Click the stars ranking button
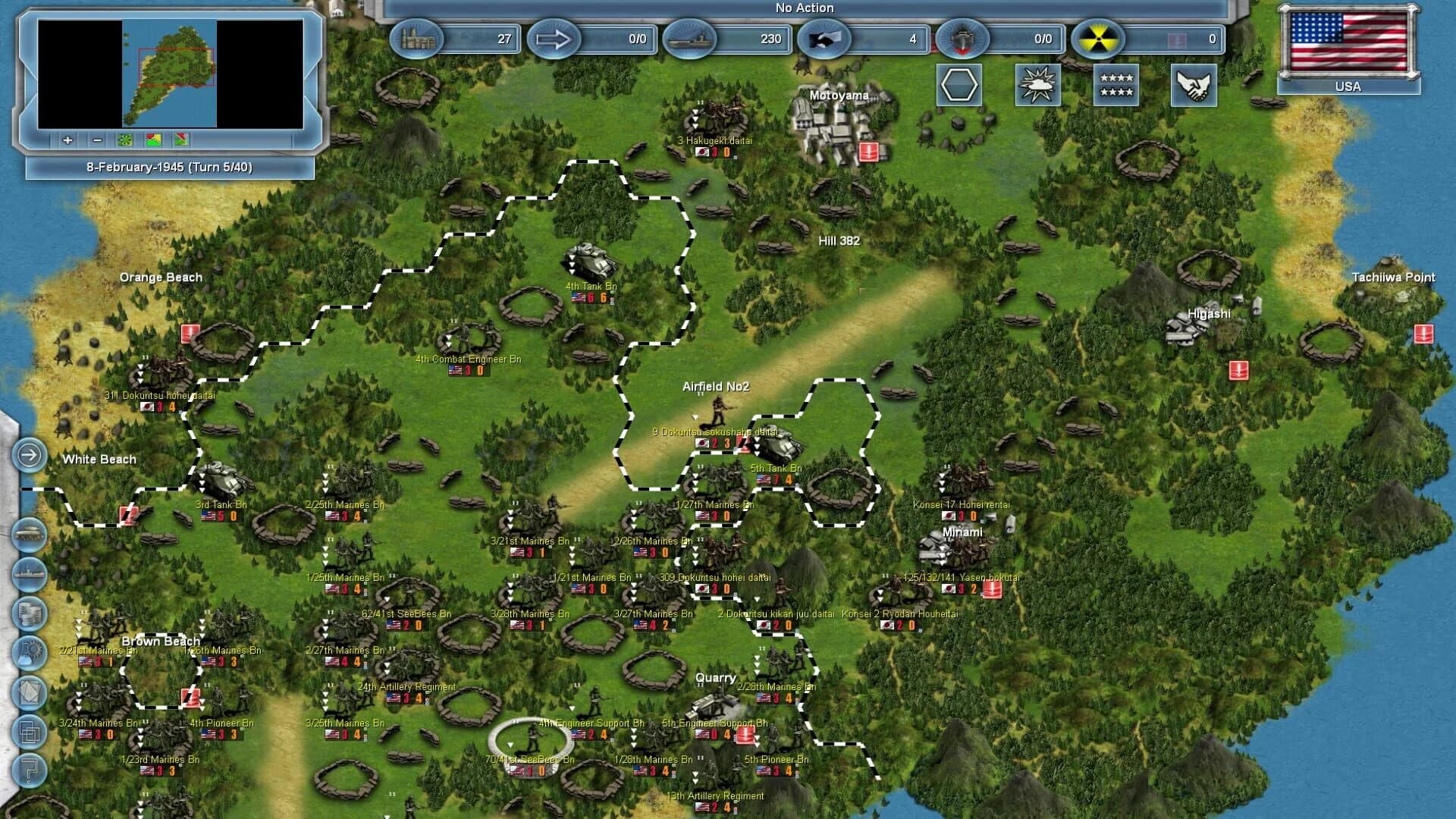 1116,85
